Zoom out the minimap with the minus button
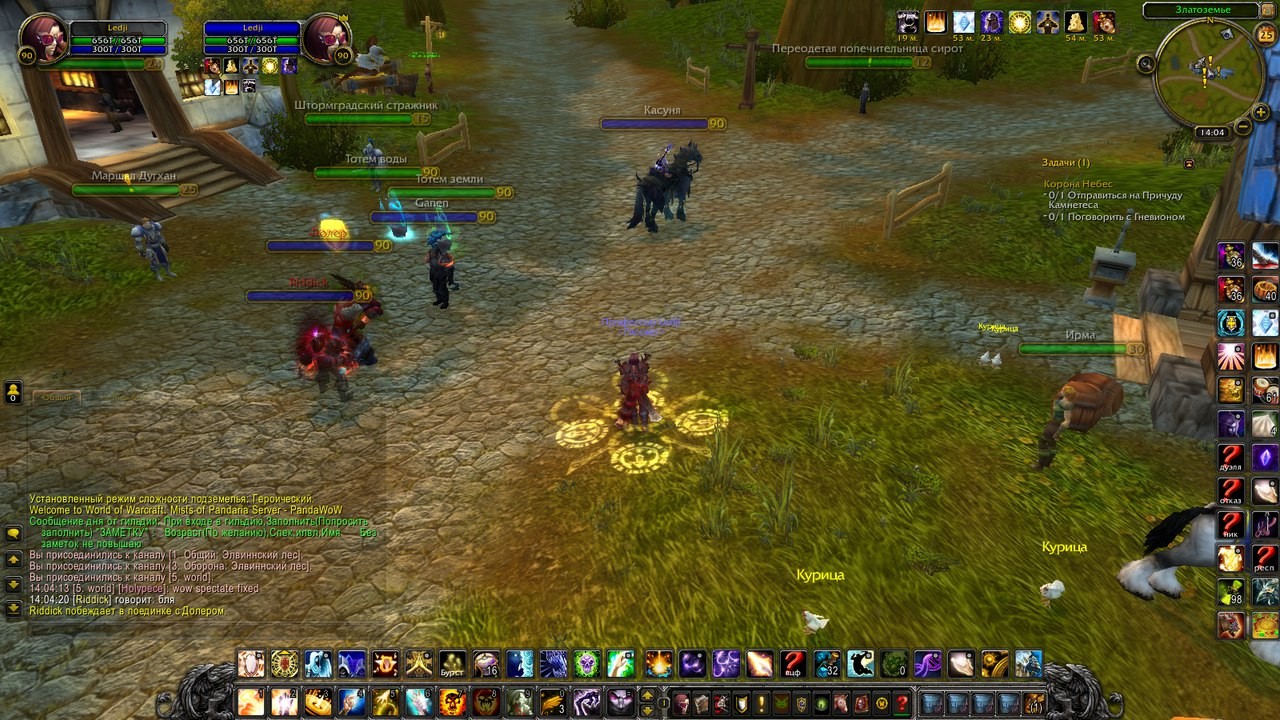Image resolution: width=1280 pixels, height=720 pixels. click(x=1243, y=127)
